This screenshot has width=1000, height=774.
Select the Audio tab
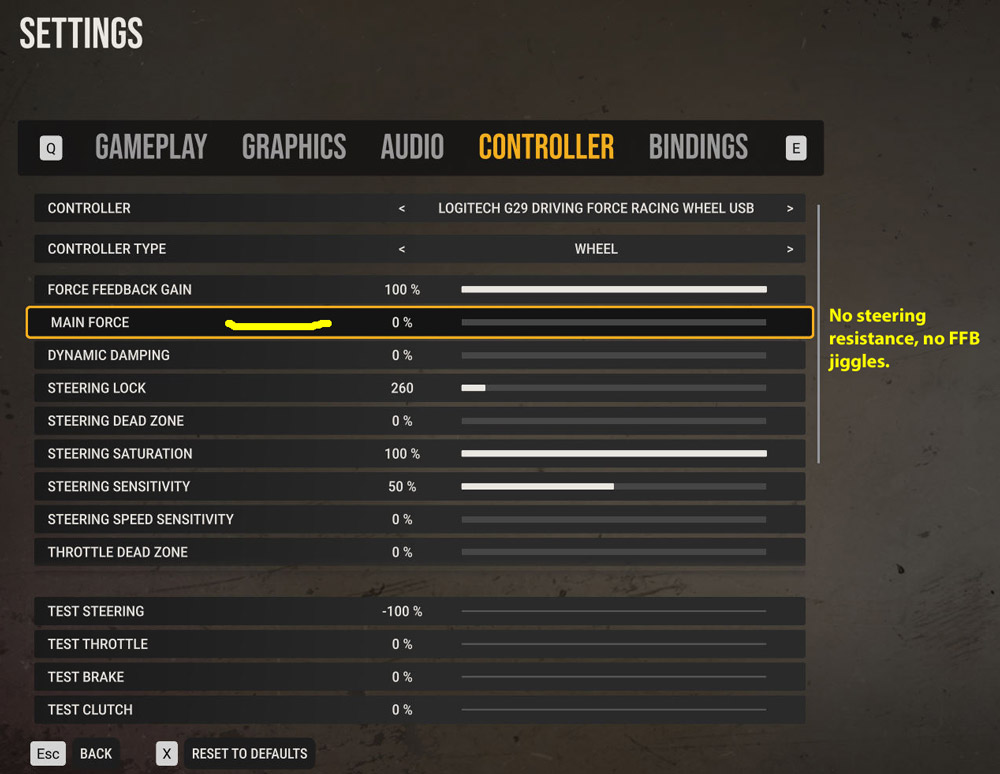coord(412,148)
